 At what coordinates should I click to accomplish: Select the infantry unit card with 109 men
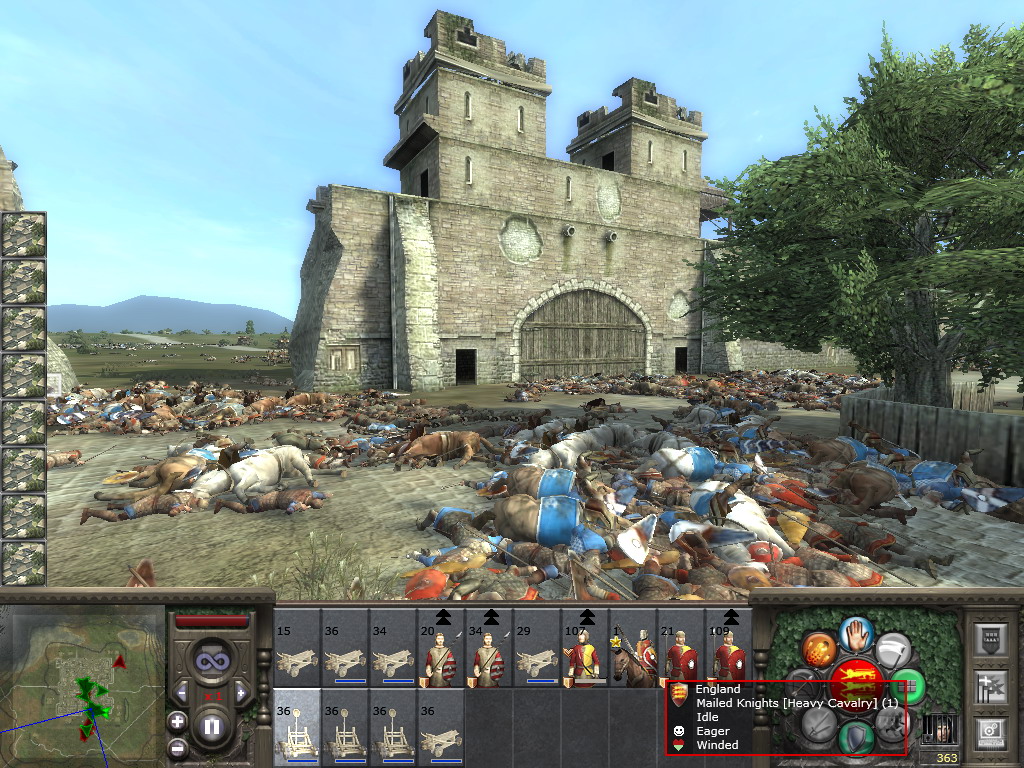[x=729, y=648]
